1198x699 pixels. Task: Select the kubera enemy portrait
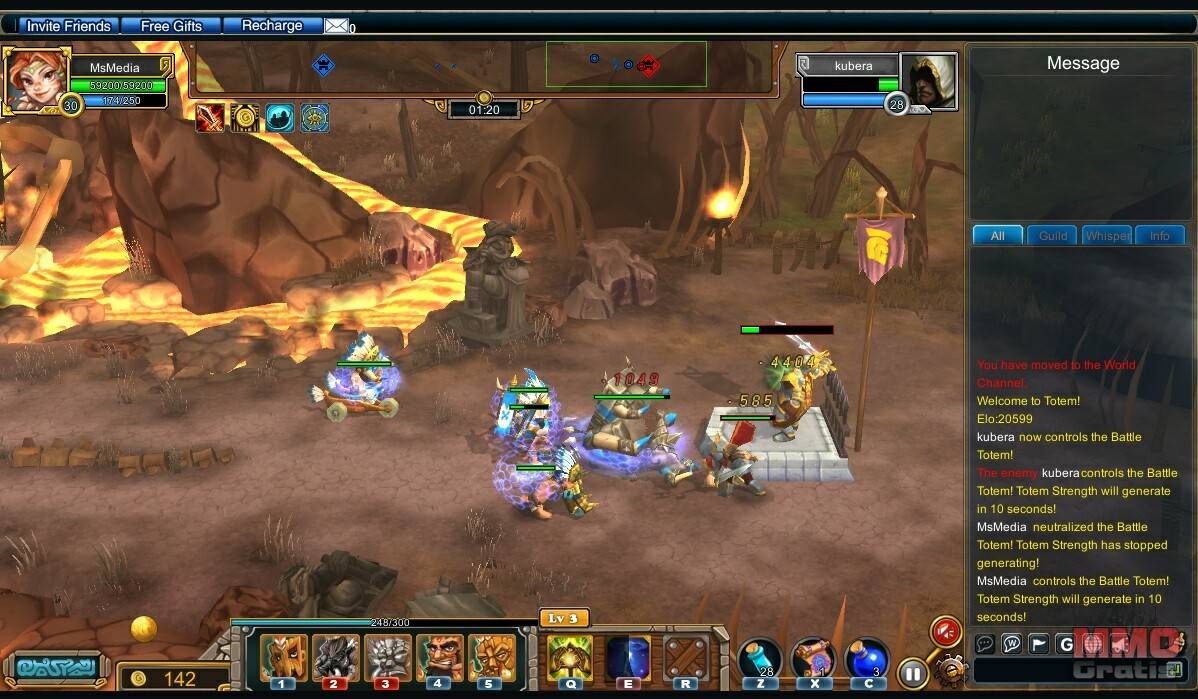click(928, 80)
